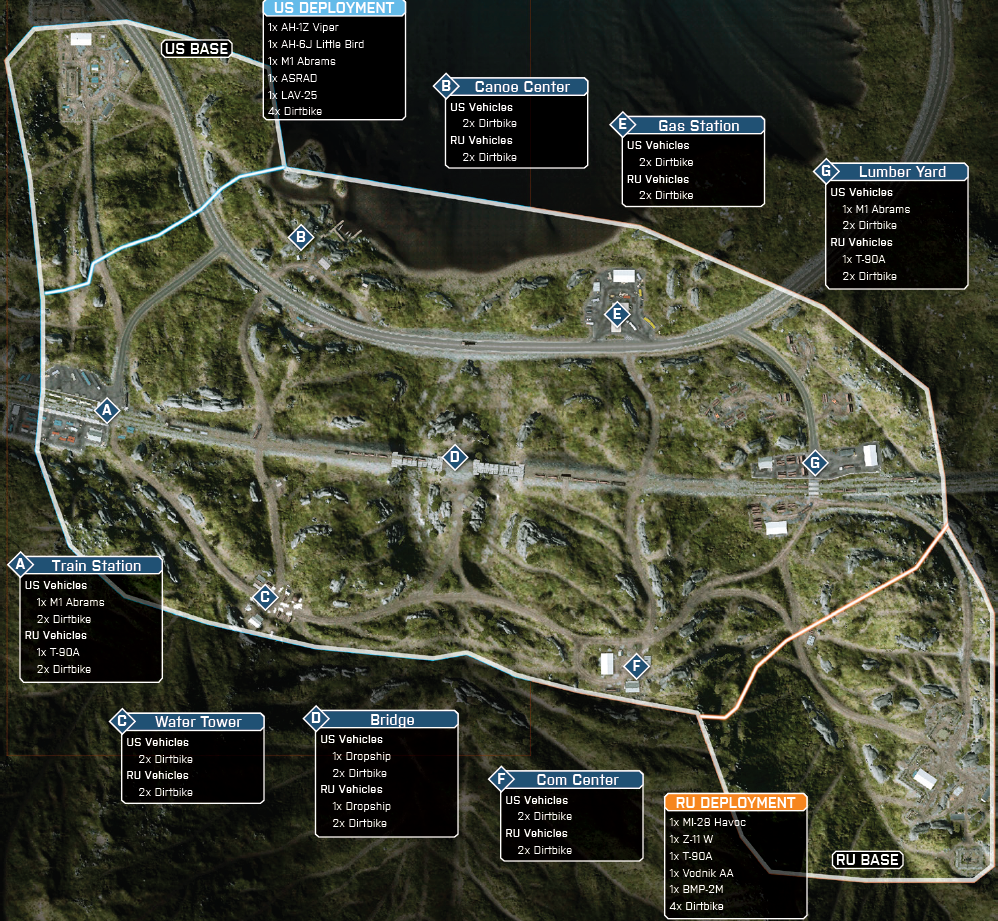Choose the Gas Station legend header
This screenshot has width=998, height=921.
pos(698,126)
